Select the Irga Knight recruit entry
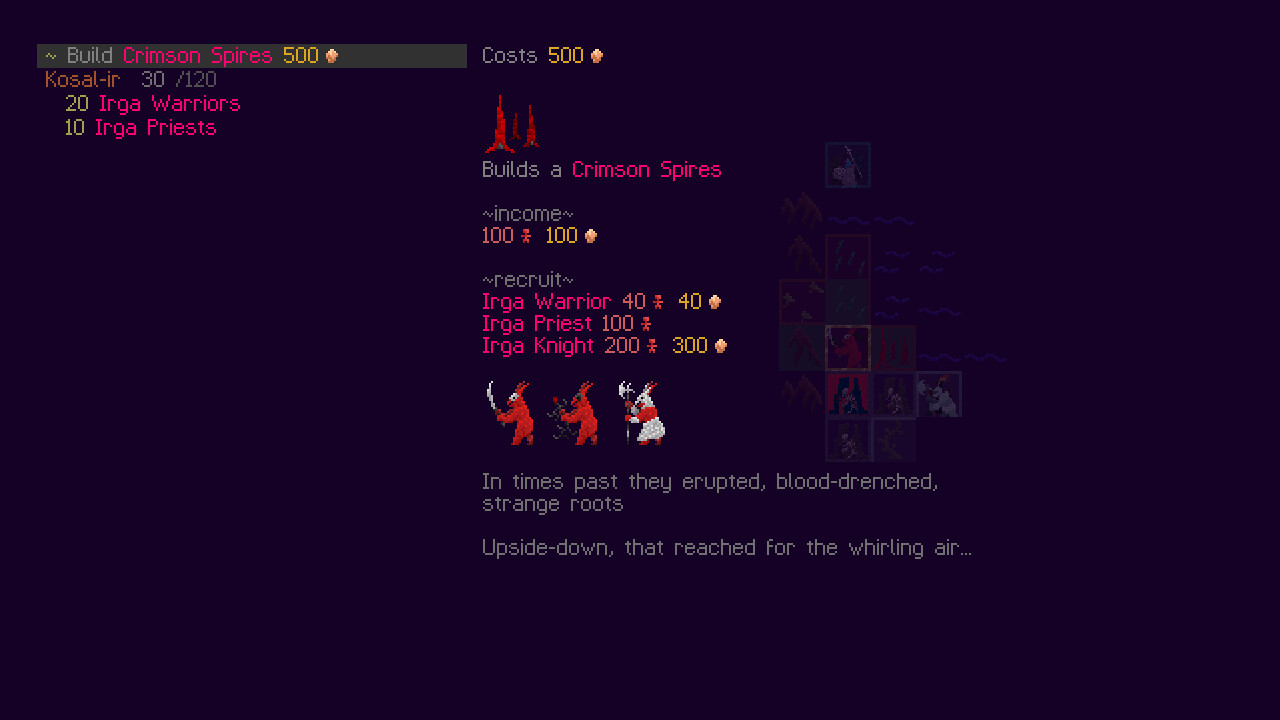 coord(547,345)
